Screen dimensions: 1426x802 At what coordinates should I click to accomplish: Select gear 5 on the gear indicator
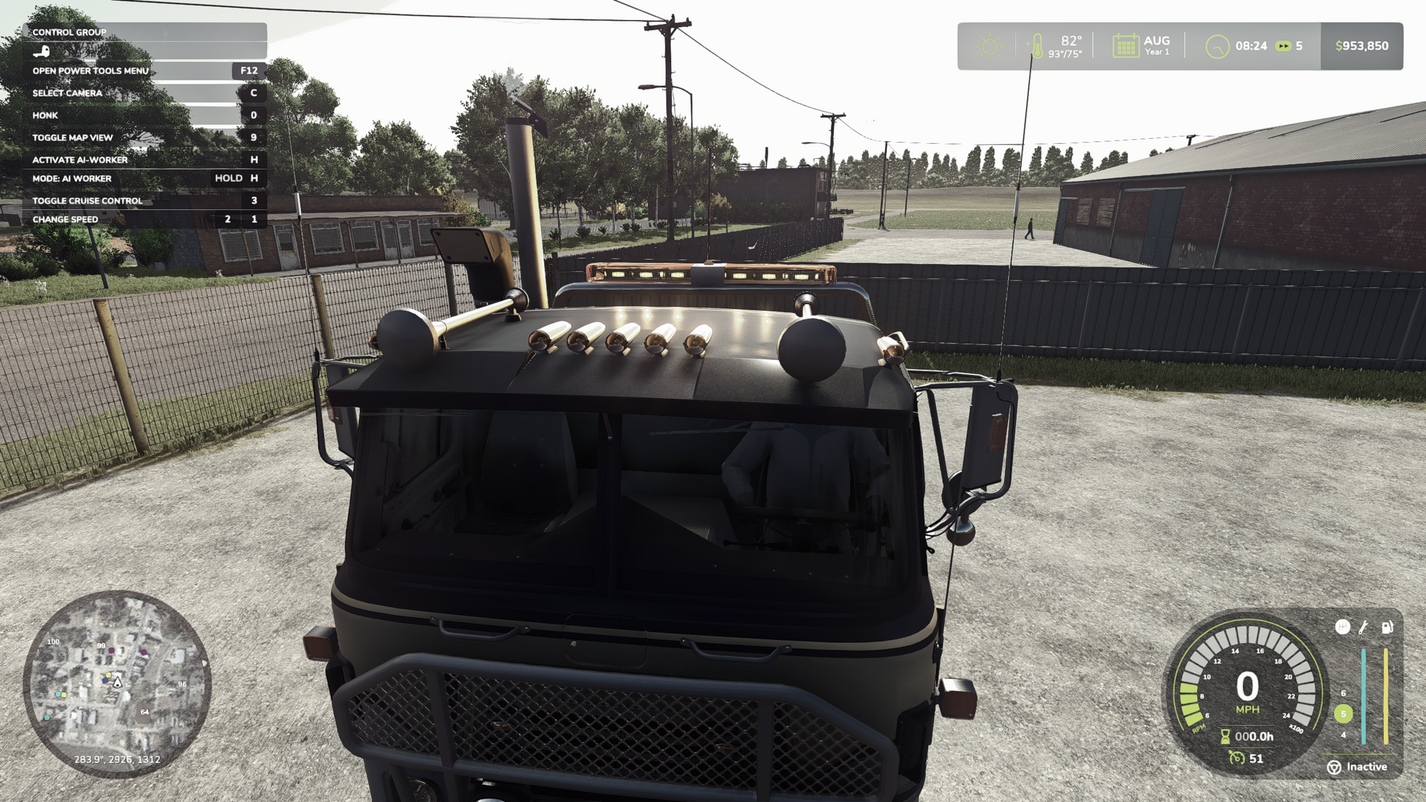[x=1343, y=714]
